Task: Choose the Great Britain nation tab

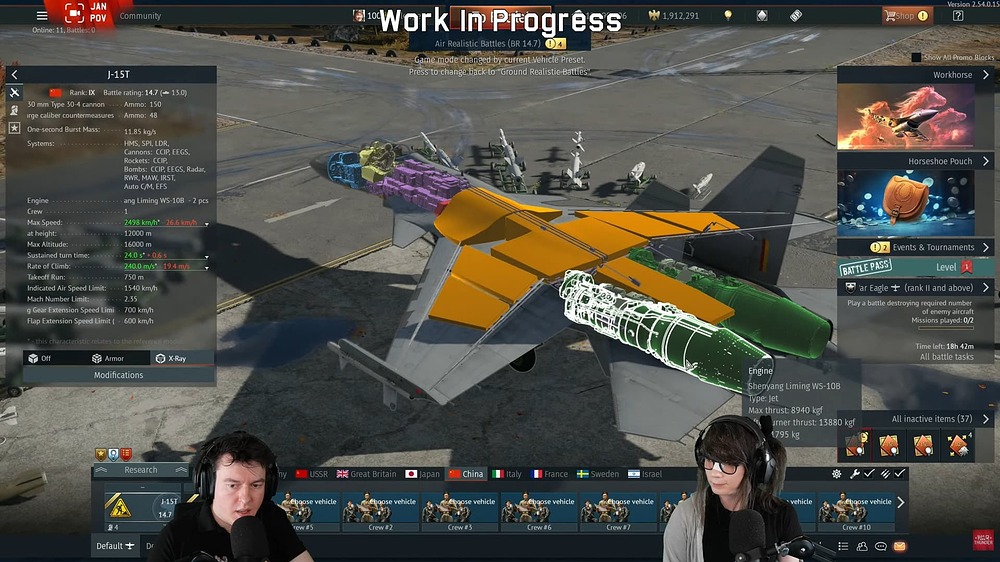Action: pyautogui.click(x=367, y=474)
